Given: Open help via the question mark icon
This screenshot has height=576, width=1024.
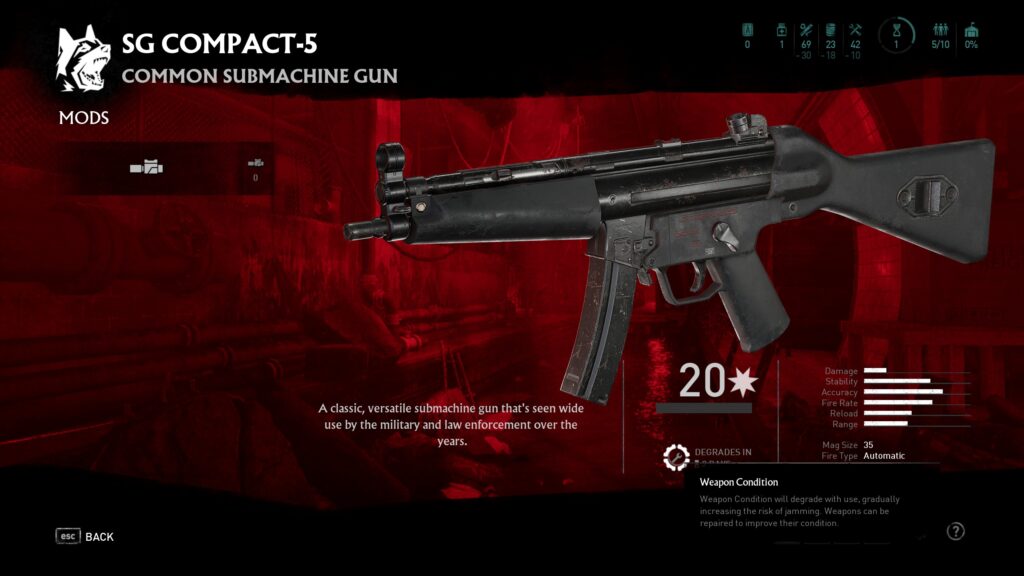Looking at the screenshot, I should 955,532.
